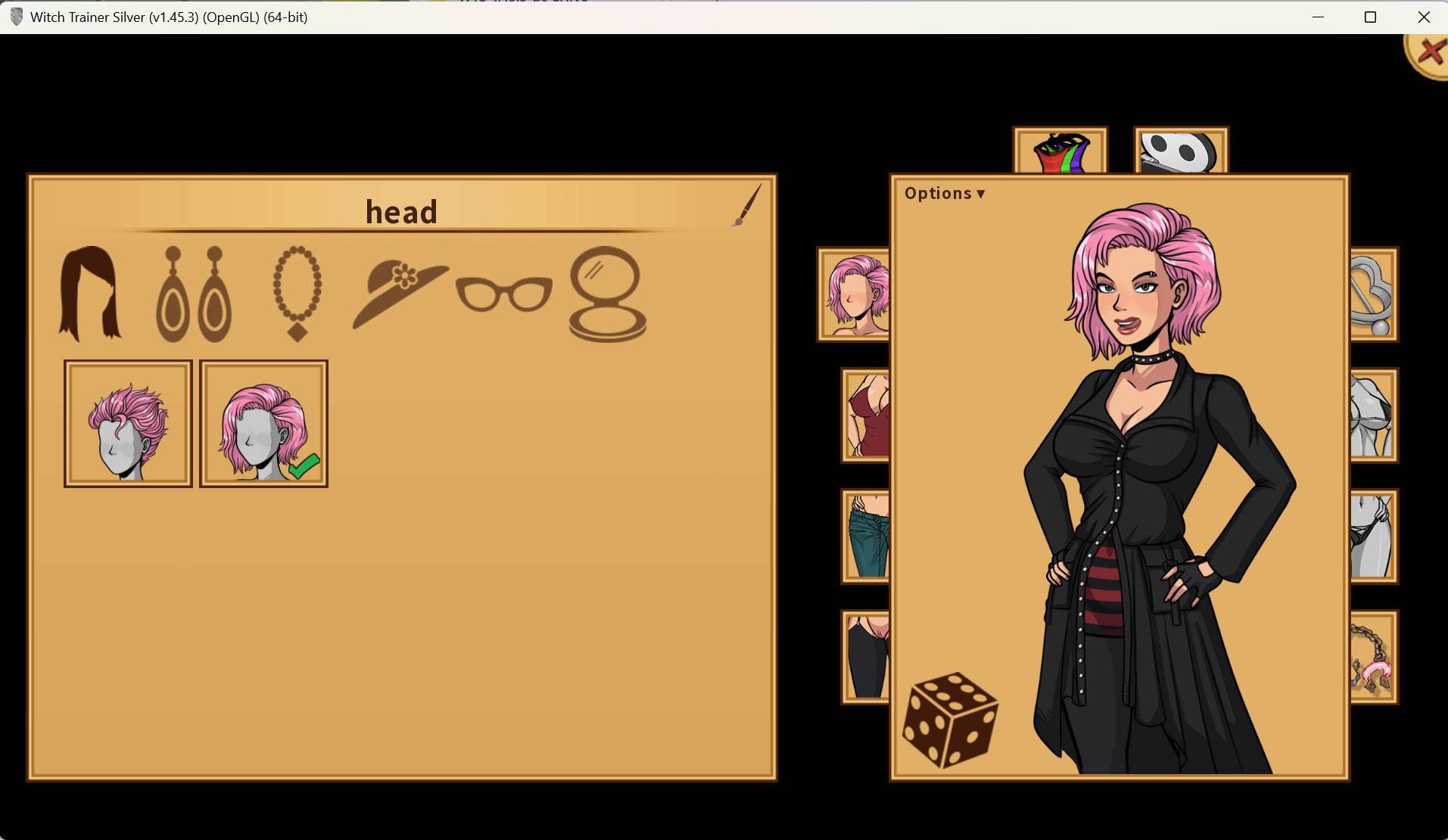
Task: Close the wardrobe with the red X
Action: [1429, 54]
